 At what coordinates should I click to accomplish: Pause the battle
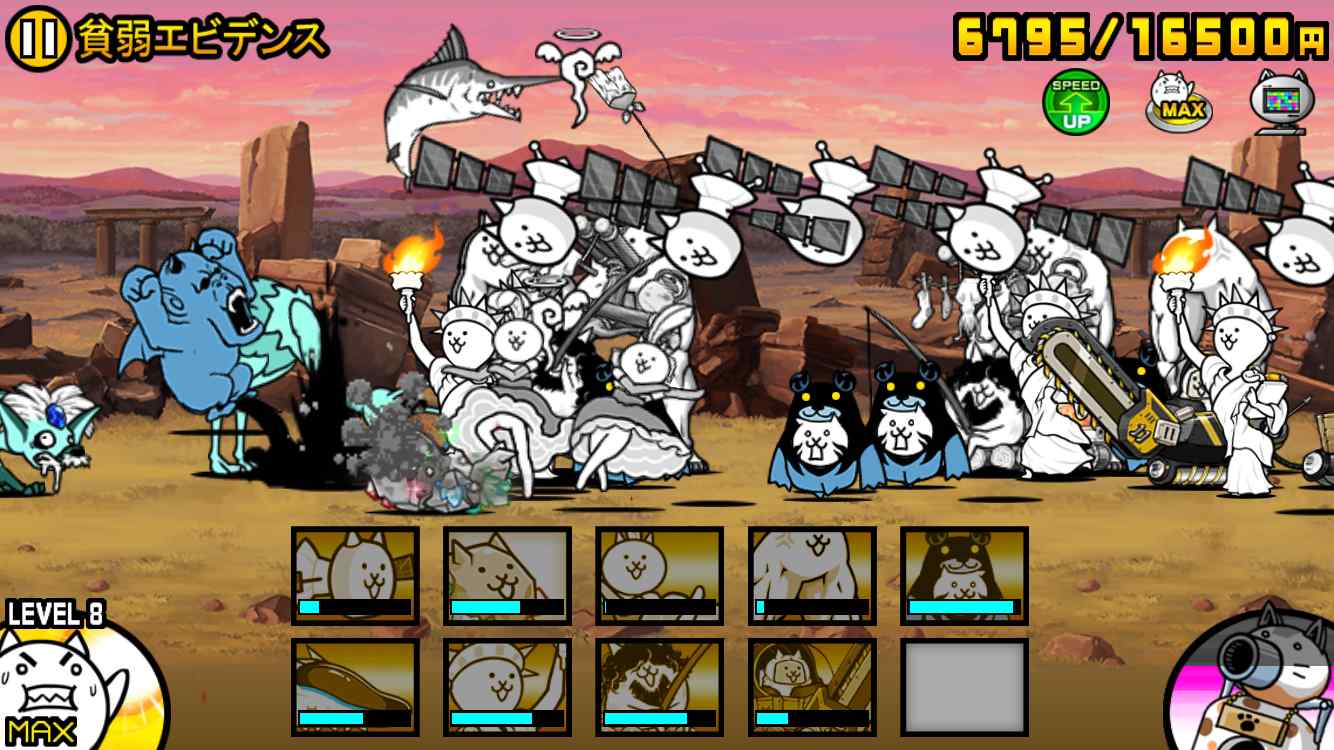tap(37, 39)
